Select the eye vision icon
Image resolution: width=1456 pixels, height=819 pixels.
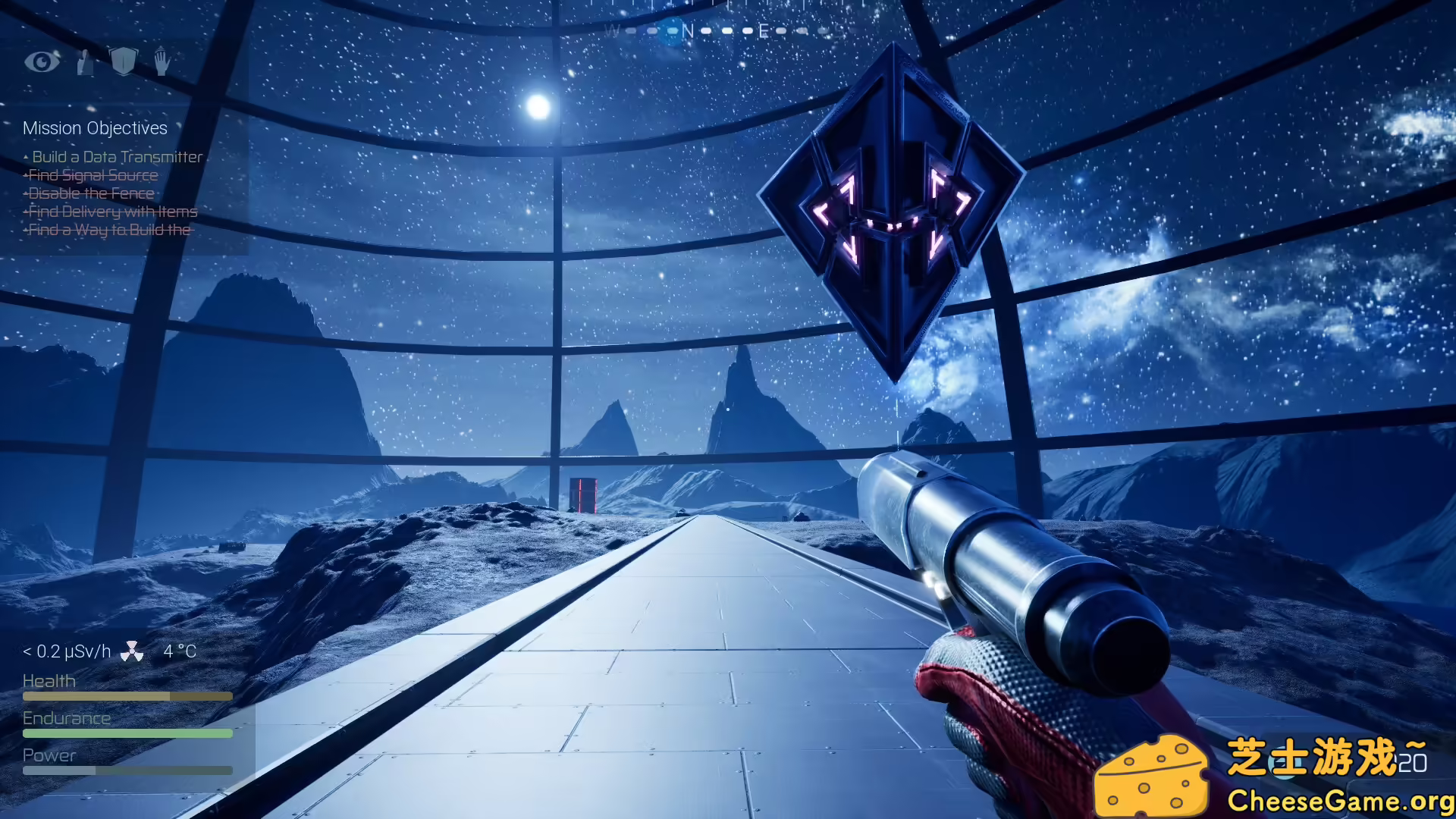(x=43, y=62)
